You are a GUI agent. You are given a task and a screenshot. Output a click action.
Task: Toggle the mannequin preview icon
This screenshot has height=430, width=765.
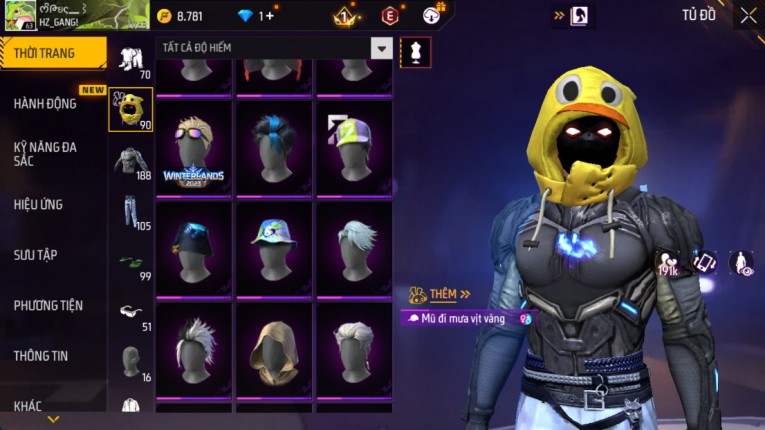coord(415,52)
